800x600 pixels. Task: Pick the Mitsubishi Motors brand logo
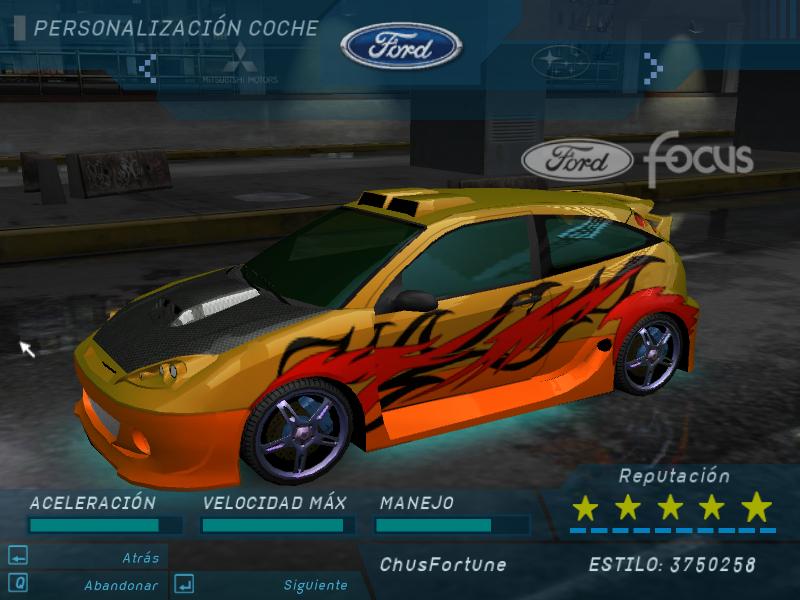(x=240, y=64)
